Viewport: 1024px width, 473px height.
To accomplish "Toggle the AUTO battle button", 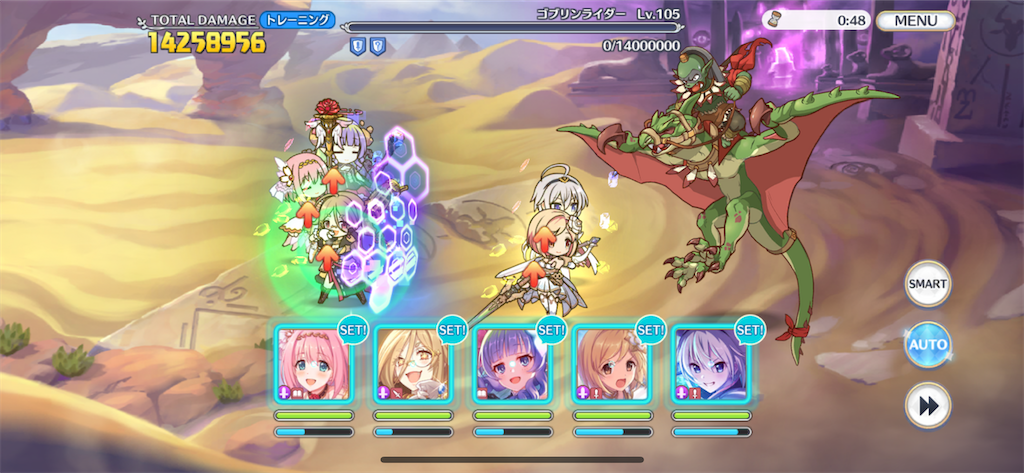I will pyautogui.click(x=927, y=344).
